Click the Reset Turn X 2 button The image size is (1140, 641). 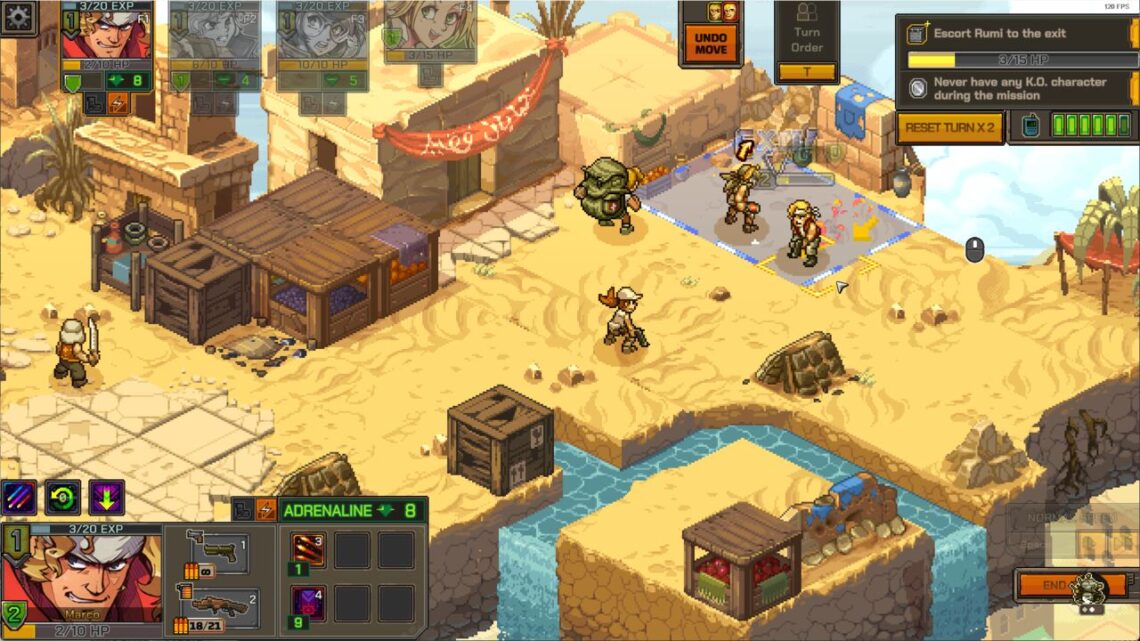949,127
